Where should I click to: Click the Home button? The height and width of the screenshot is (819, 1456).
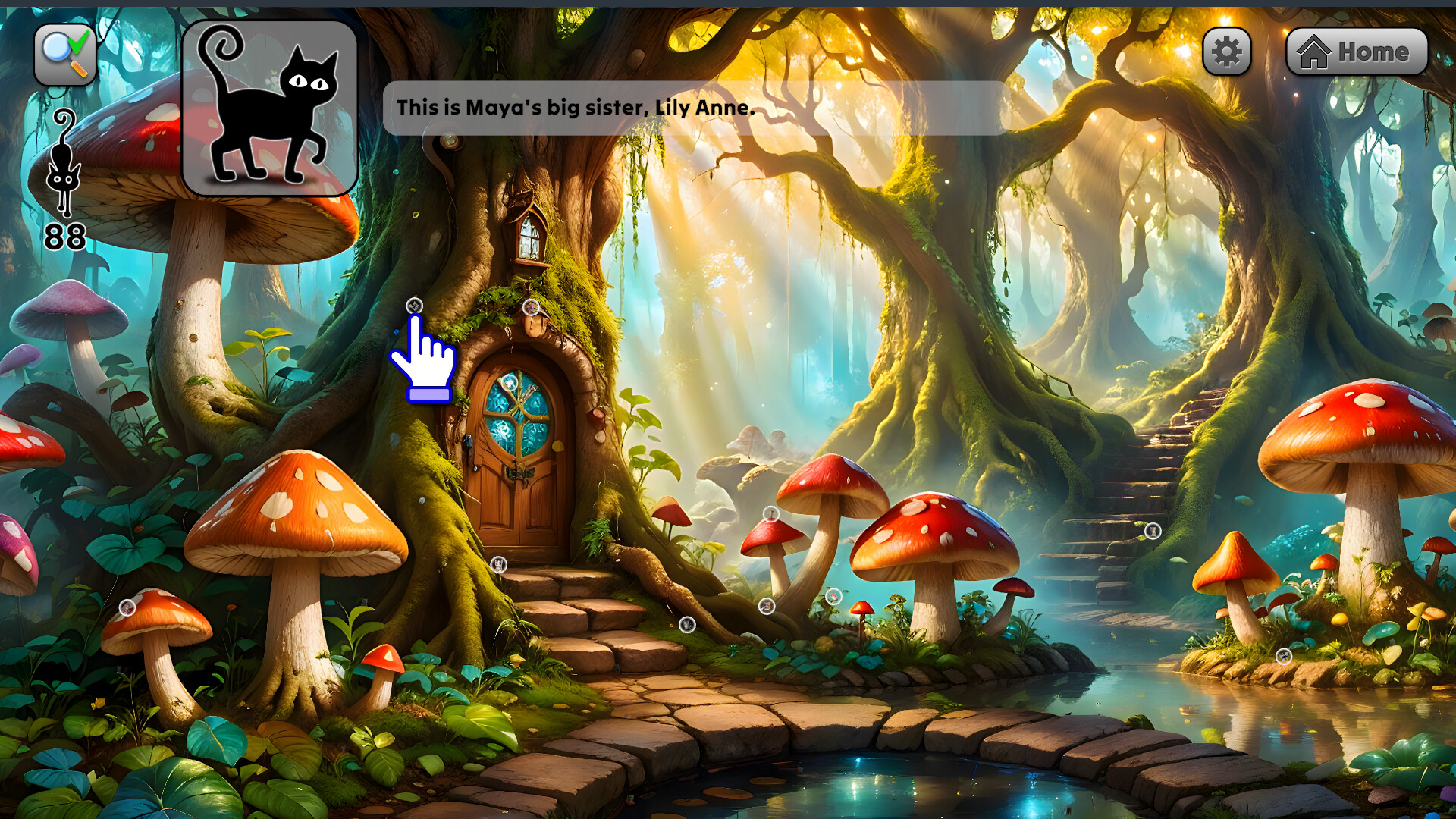pyautogui.click(x=1357, y=51)
